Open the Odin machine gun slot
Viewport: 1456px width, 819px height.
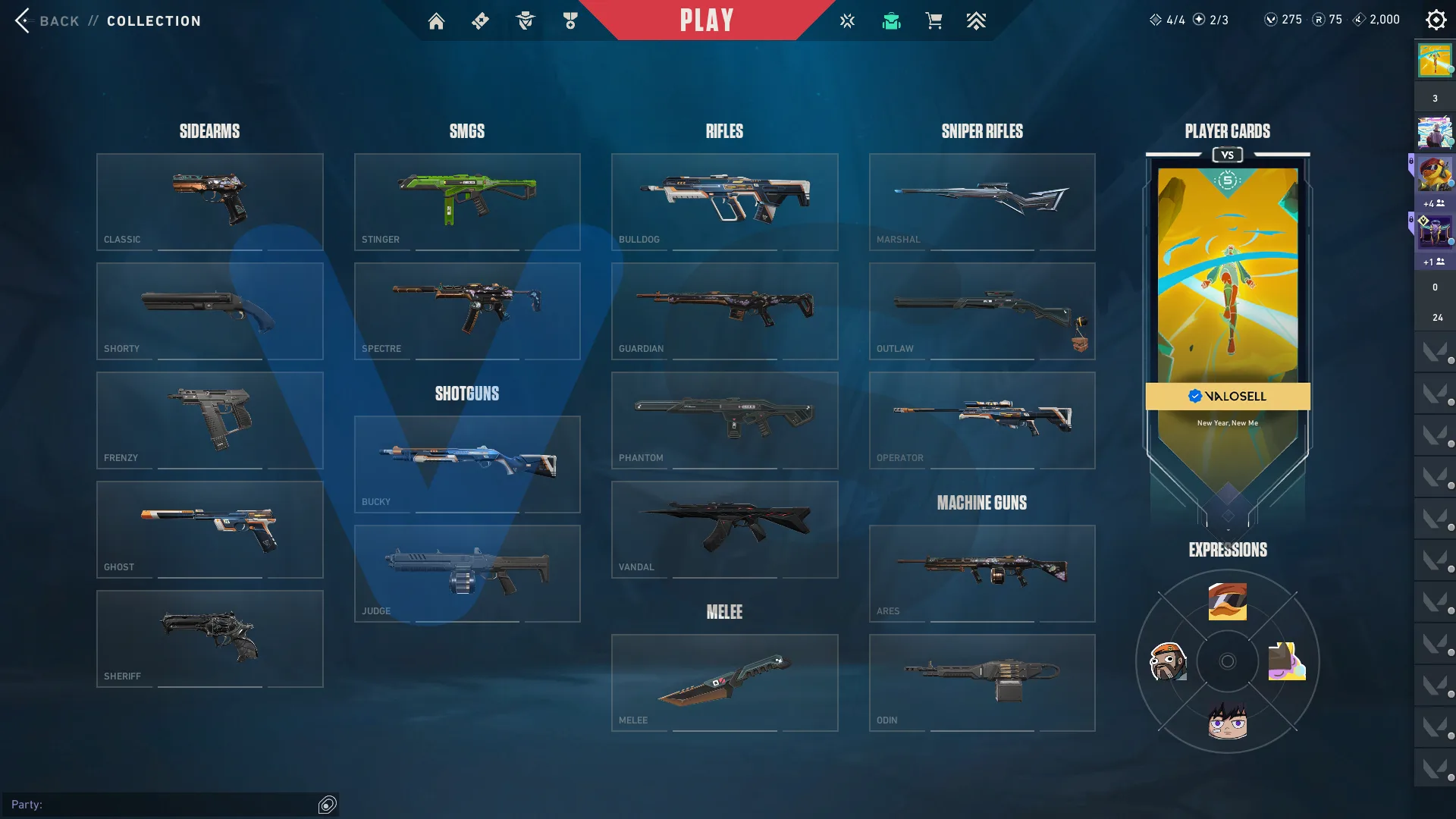click(982, 682)
